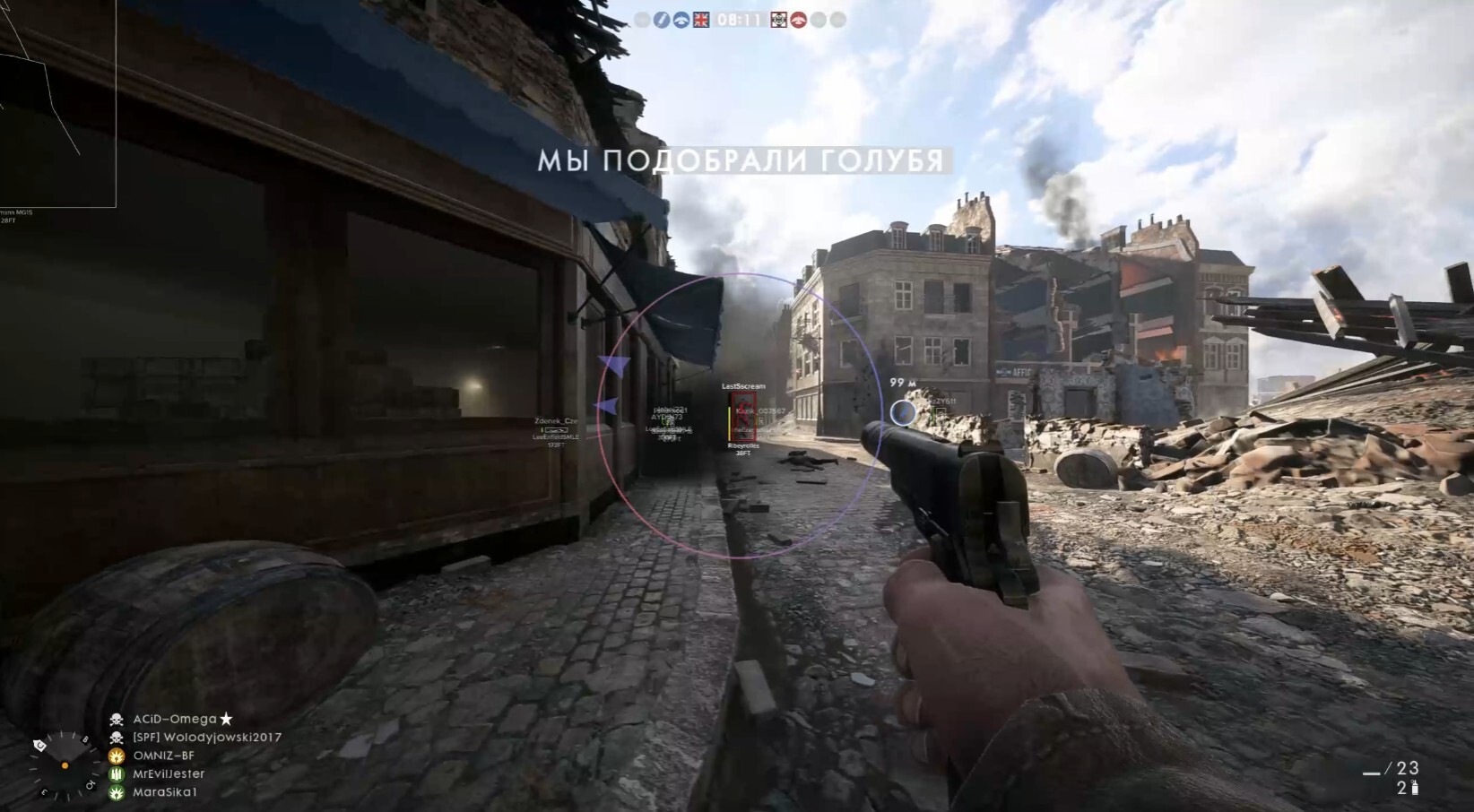Click the skull icon beside [SPF] Wolodyjowski2017
This screenshot has height=812, width=1474.
(117, 739)
